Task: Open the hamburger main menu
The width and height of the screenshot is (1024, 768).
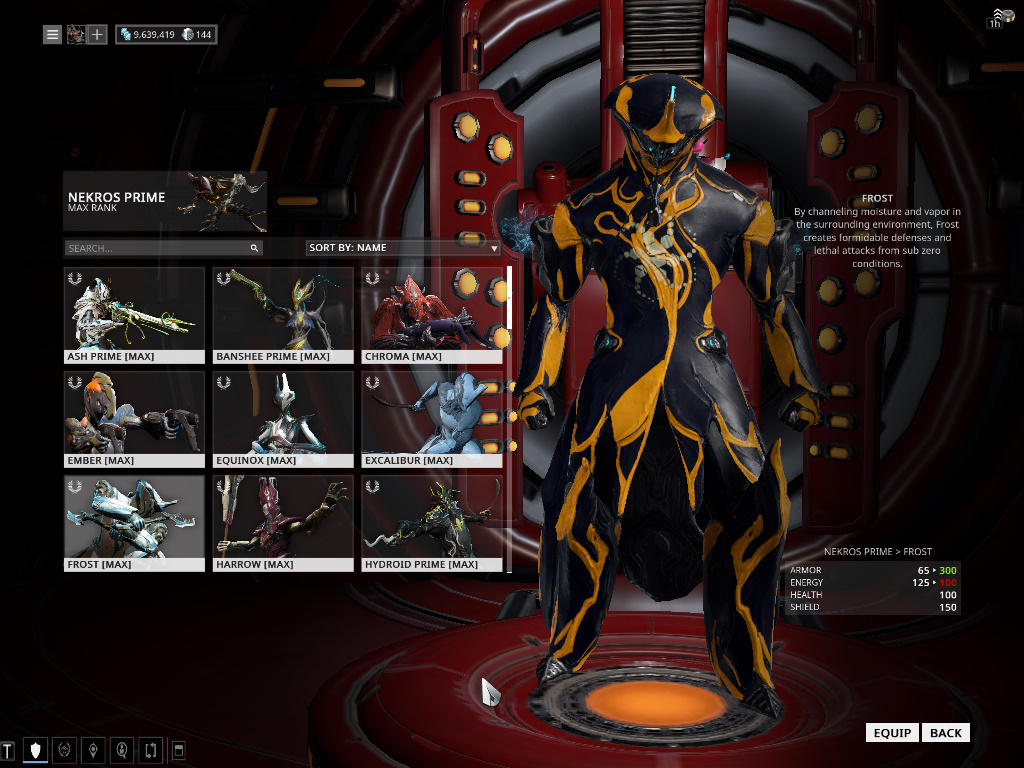Action: tap(52, 35)
